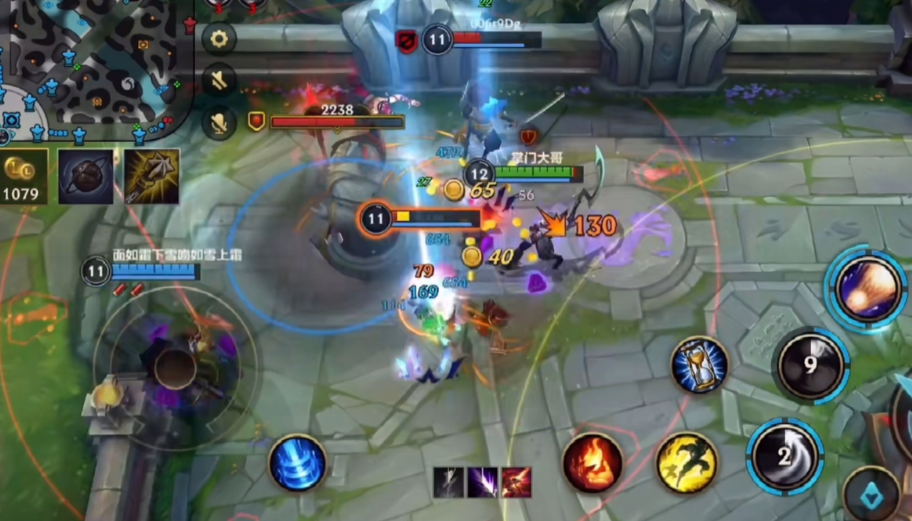Cast the comet ability
Image resolution: width=912 pixels, height=521 pixels.
(x=864, y=289)
